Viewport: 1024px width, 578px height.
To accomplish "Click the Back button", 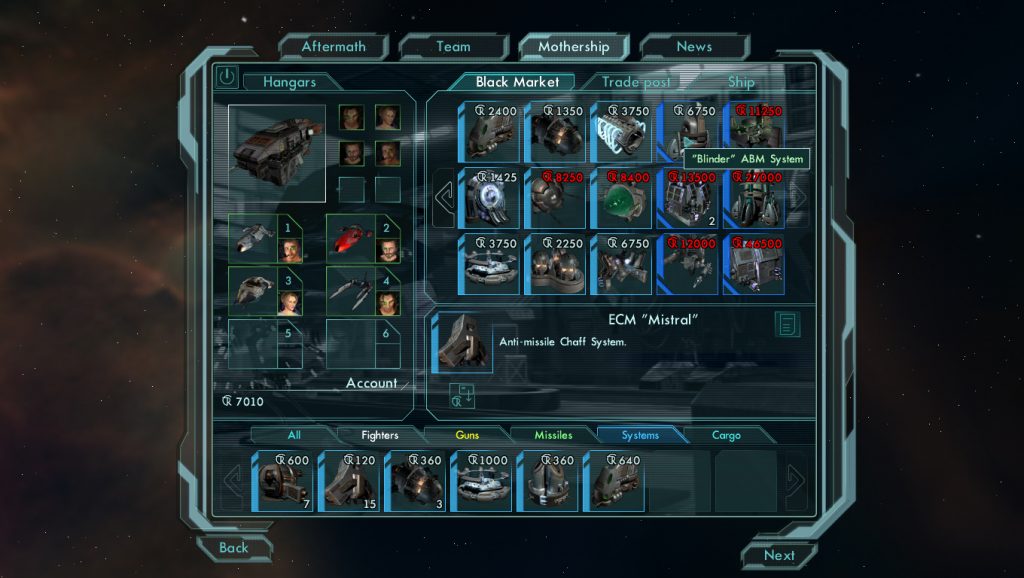I will coord(234,547).
